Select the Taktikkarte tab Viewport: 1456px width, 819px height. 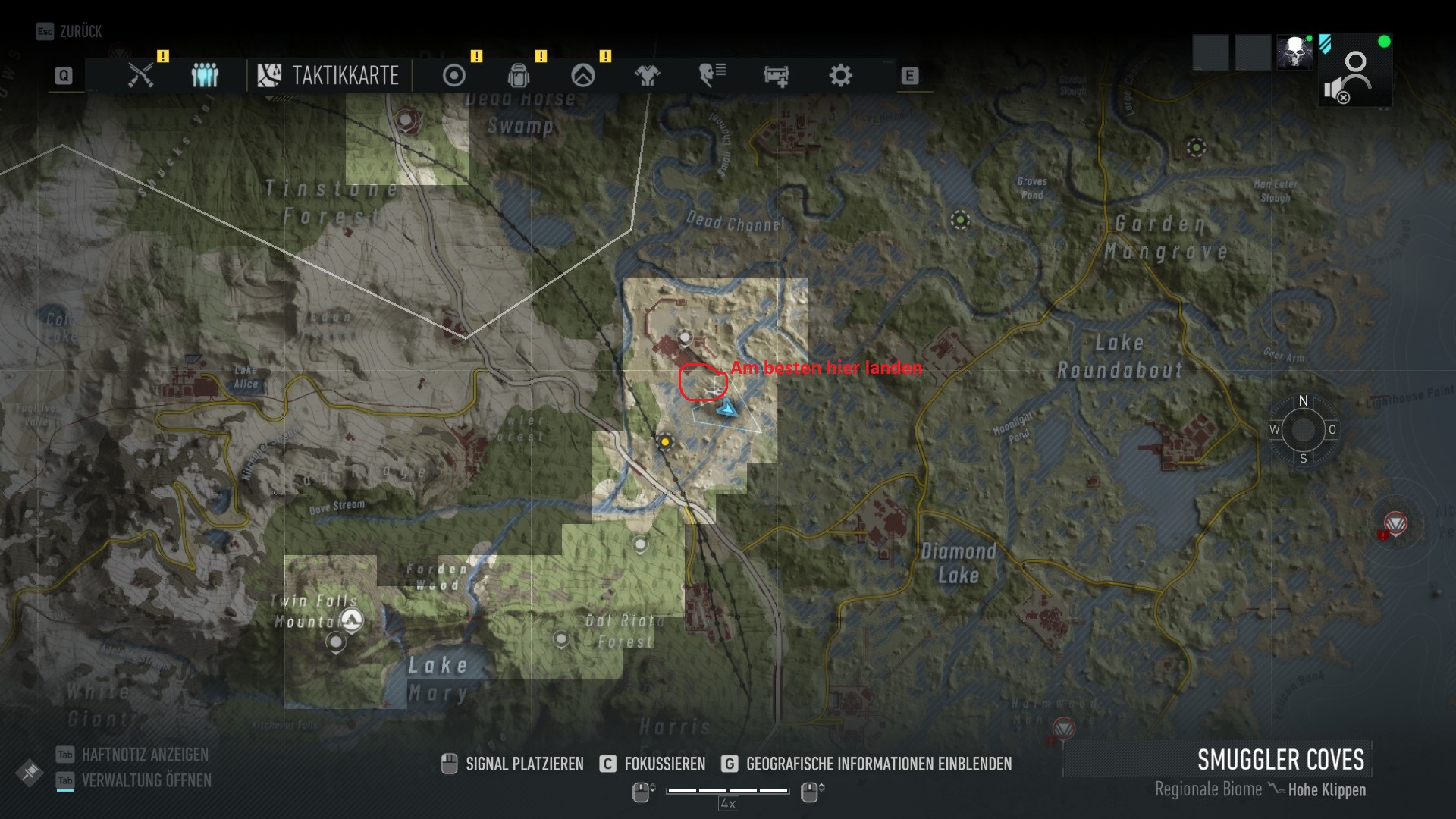click(329, 75)
